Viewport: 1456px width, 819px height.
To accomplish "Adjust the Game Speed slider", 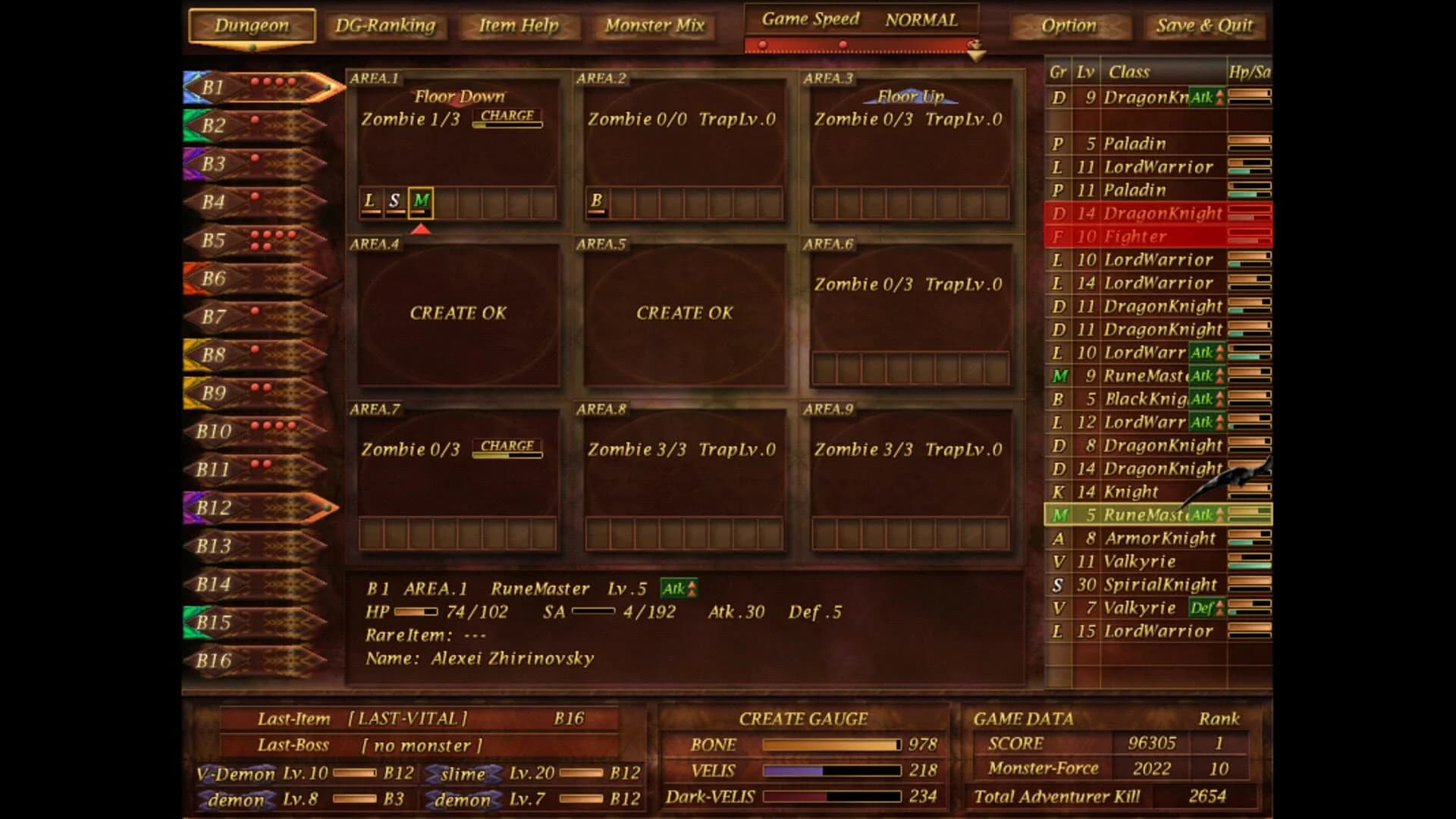I will [843, 44].
